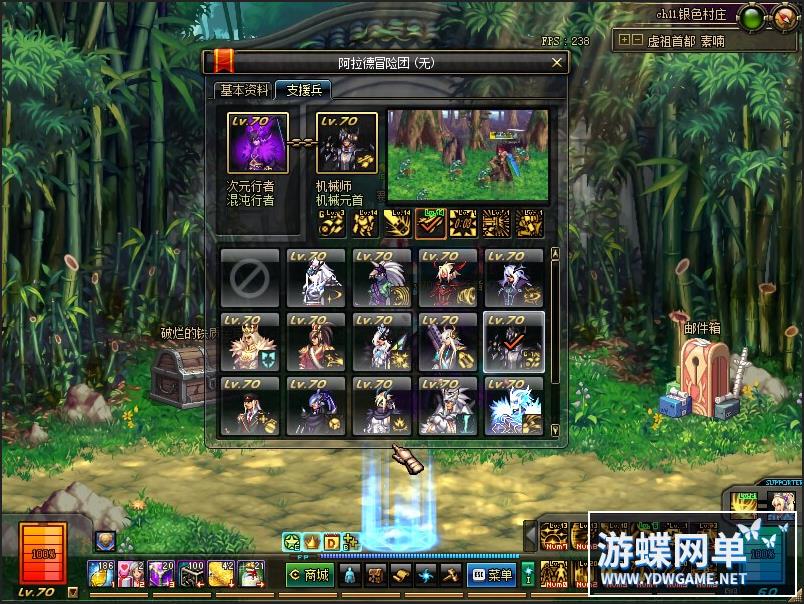Click the minimap plus button
This screenshot has width=804, height=604.
[624, 40]
